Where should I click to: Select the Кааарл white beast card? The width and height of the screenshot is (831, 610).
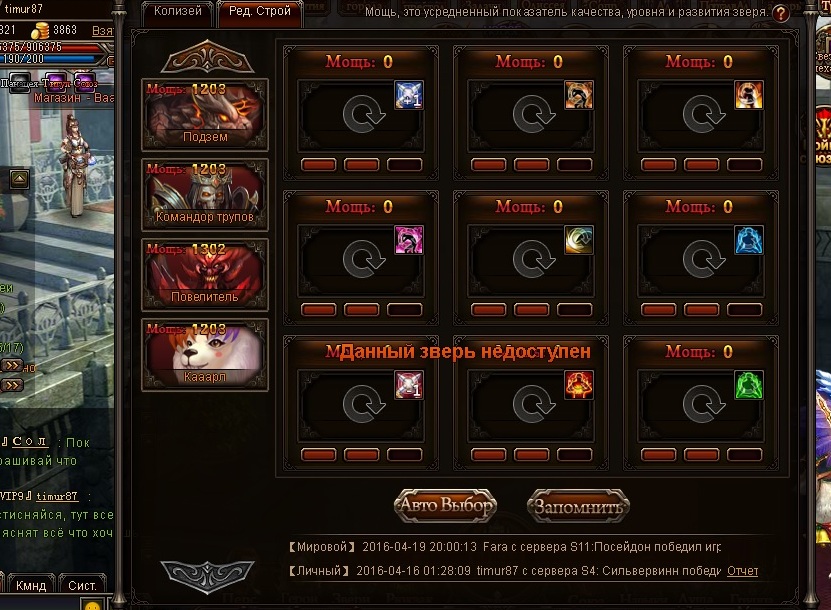[x=205, y=354]
